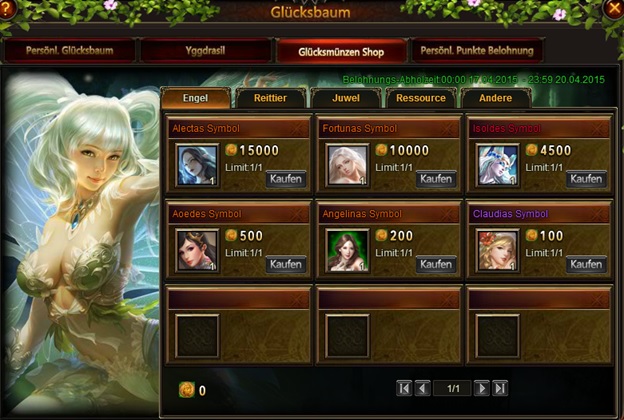
Task: Switch to Persönl. Glücksbaum tab
Action: click(70, 50)
